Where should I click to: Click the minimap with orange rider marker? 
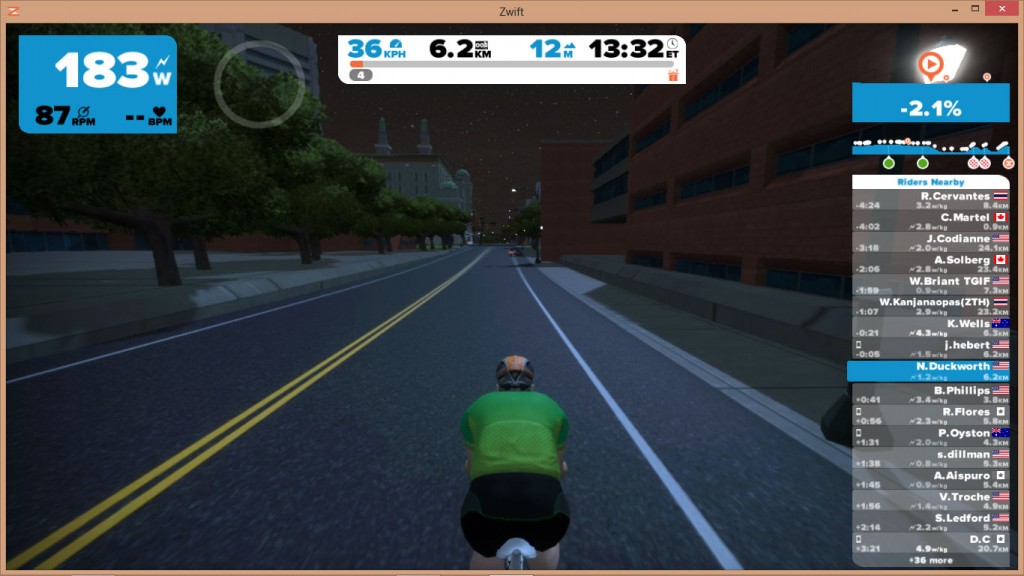[x=942, y=63]
